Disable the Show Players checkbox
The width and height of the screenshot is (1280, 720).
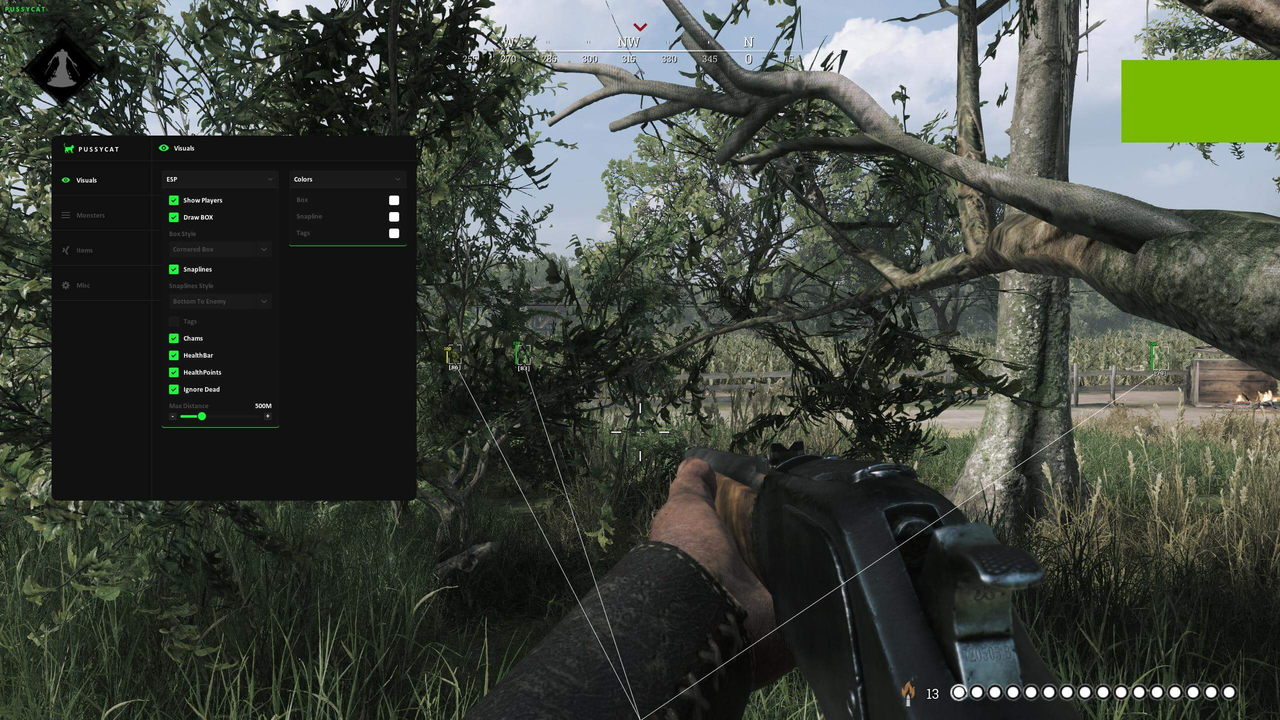tap(174, 200)
